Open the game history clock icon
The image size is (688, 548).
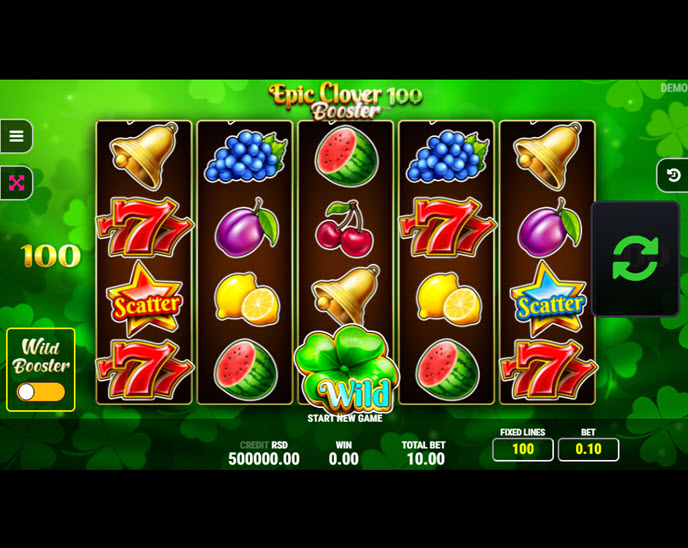click(673, 175)
